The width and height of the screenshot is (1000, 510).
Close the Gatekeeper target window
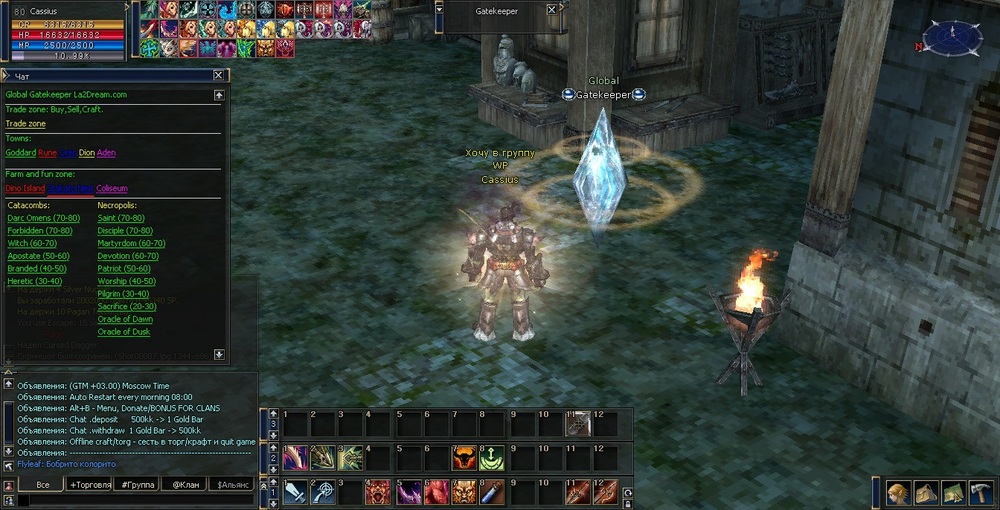tap(552, 9)
